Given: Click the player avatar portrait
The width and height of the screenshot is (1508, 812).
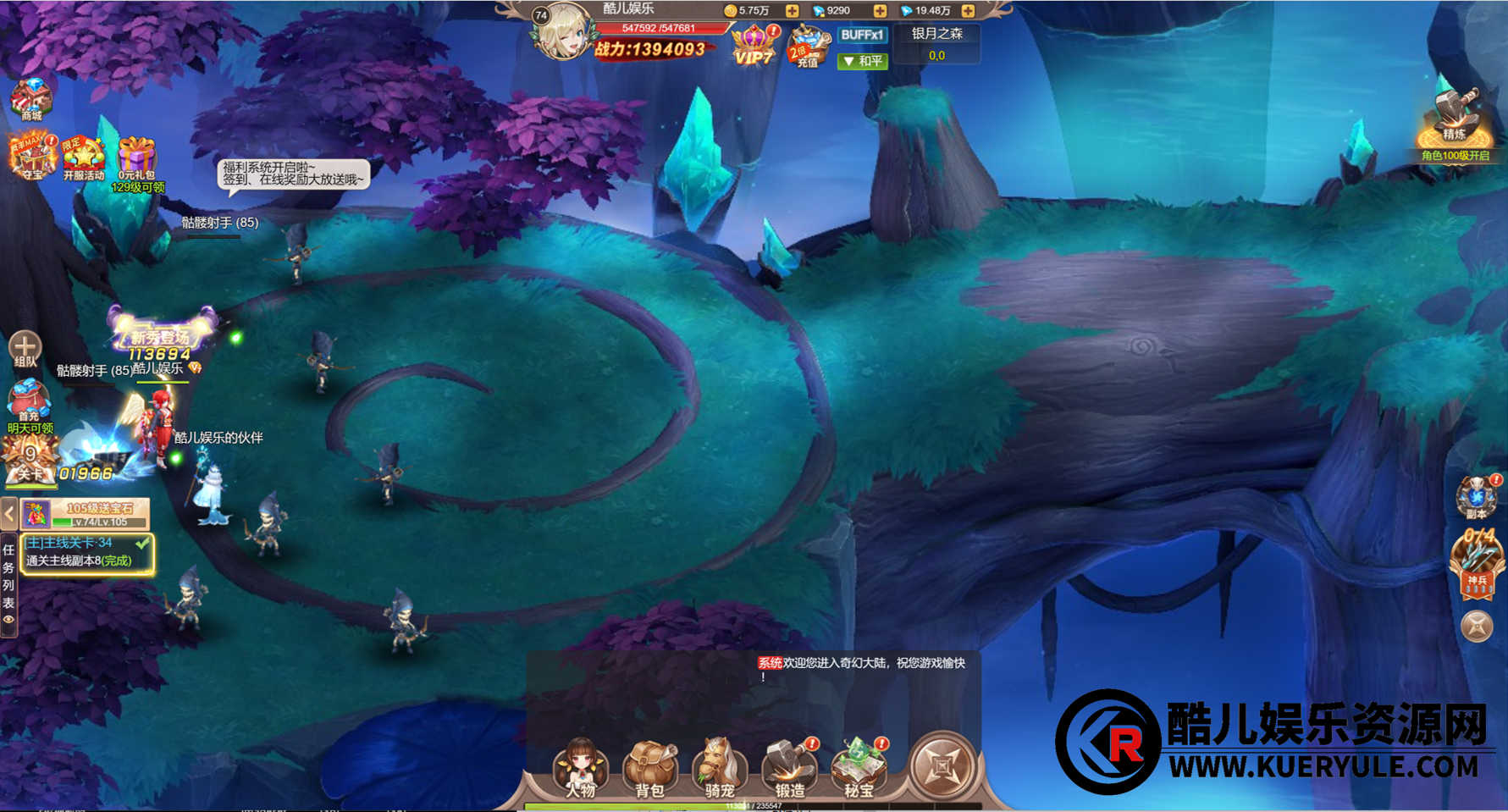Looking at the screenshot, I should (562, 34).
